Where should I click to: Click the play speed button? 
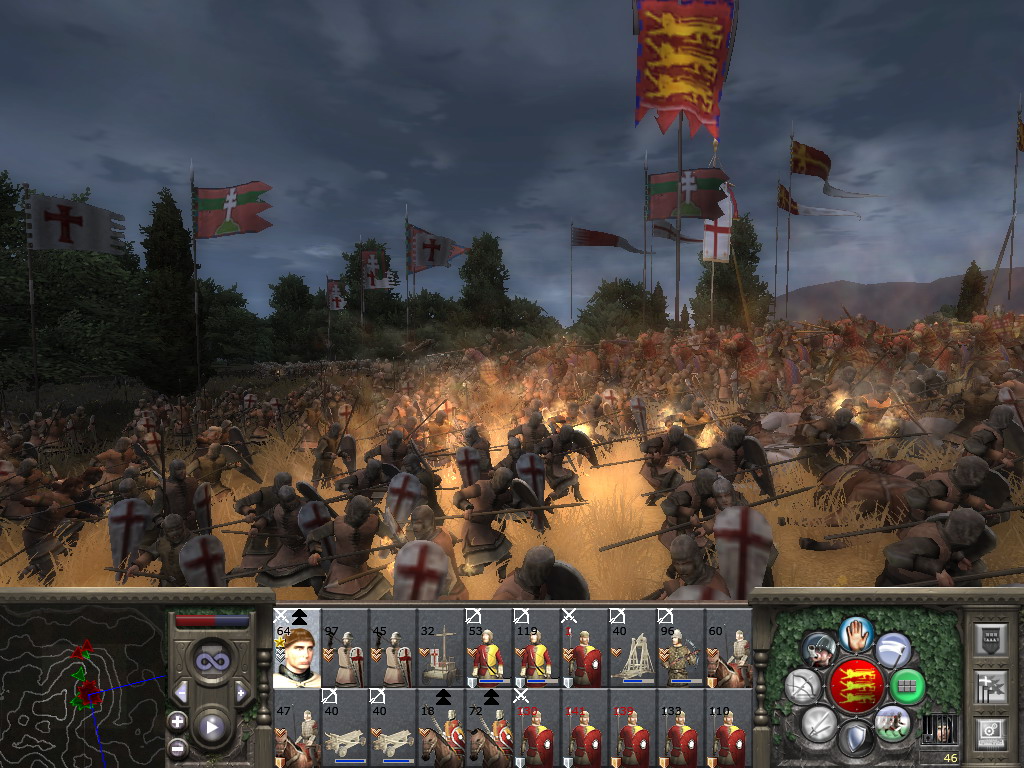(x=211, y=726)
